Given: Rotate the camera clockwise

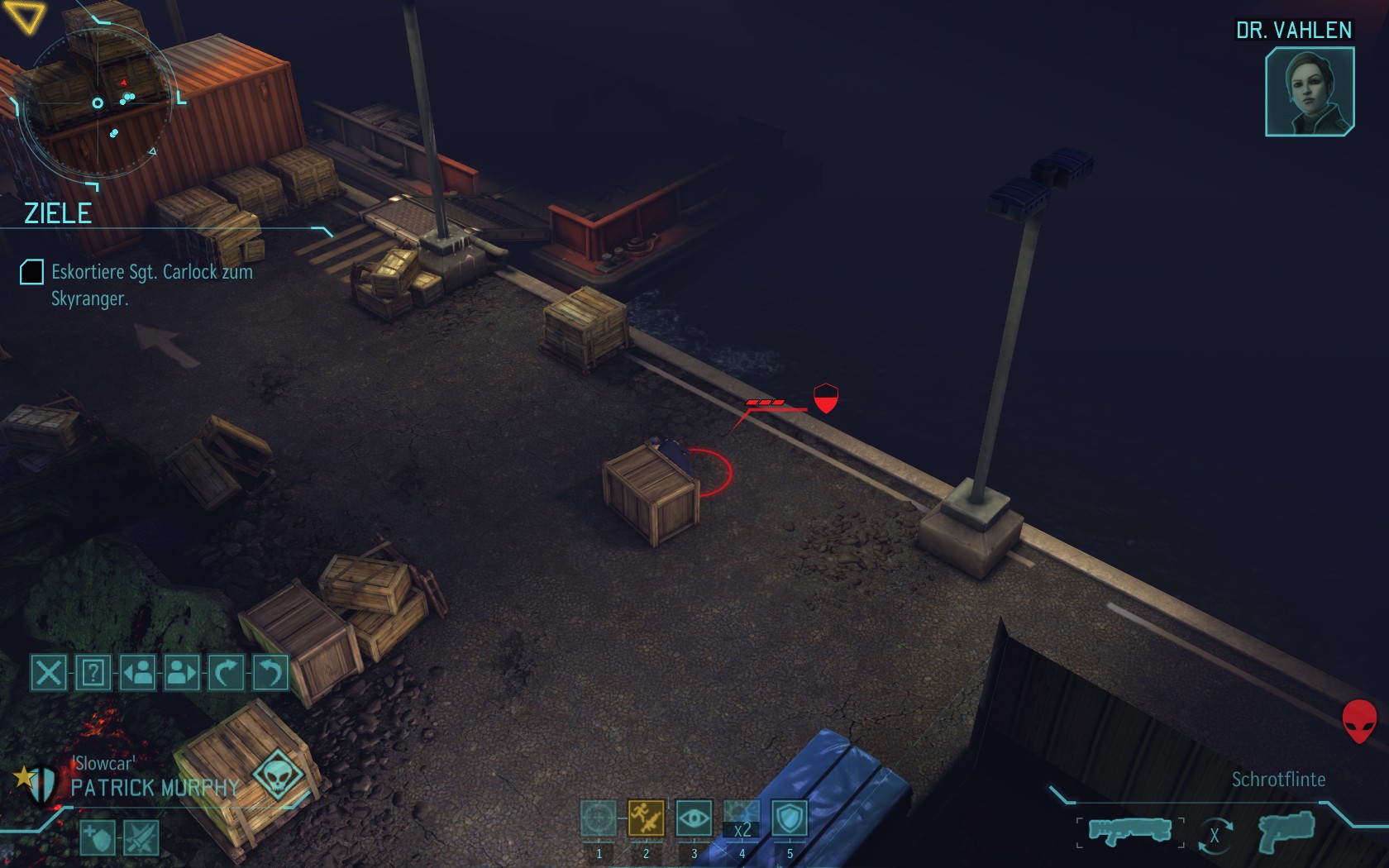Looking at the screenshot, I should [x=226, y=672].
